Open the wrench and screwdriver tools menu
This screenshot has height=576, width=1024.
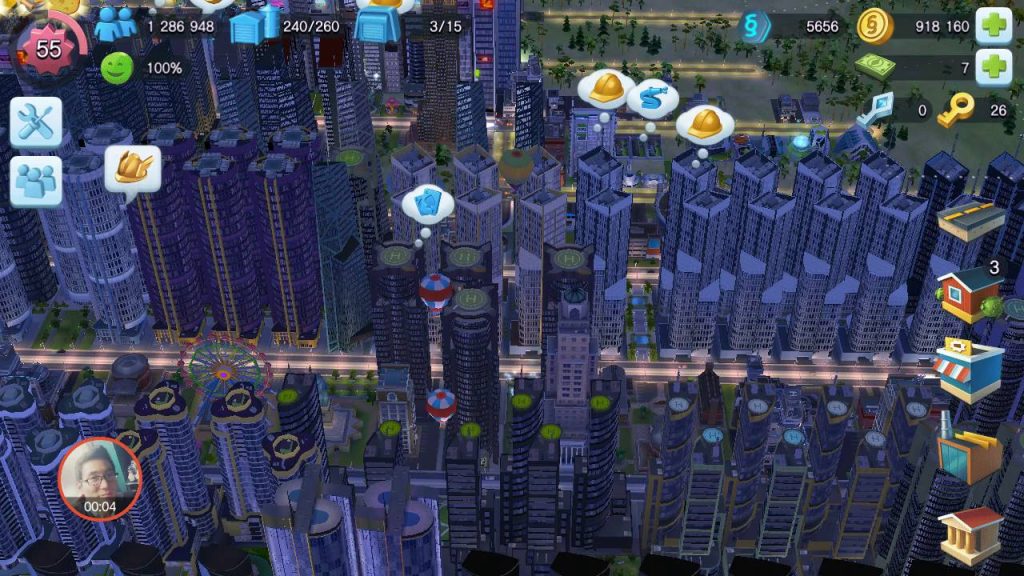(37, 122)
